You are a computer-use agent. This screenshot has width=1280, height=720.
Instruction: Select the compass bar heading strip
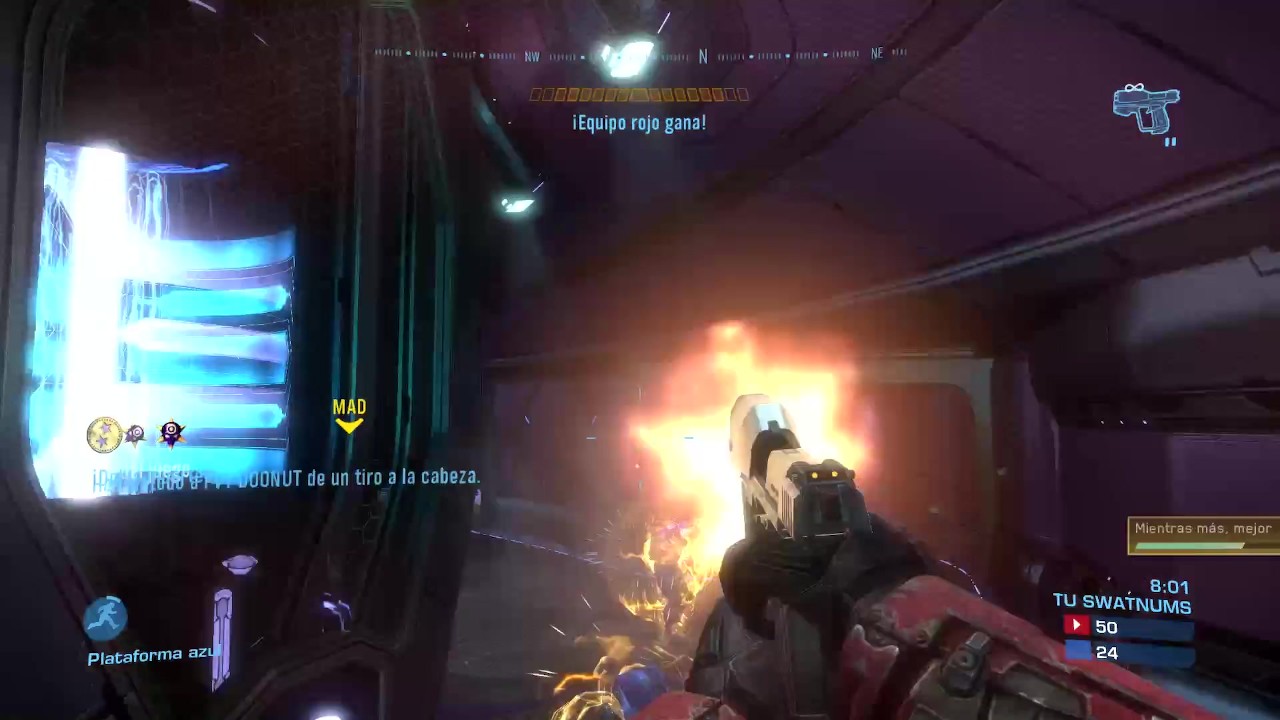[640, 55]
